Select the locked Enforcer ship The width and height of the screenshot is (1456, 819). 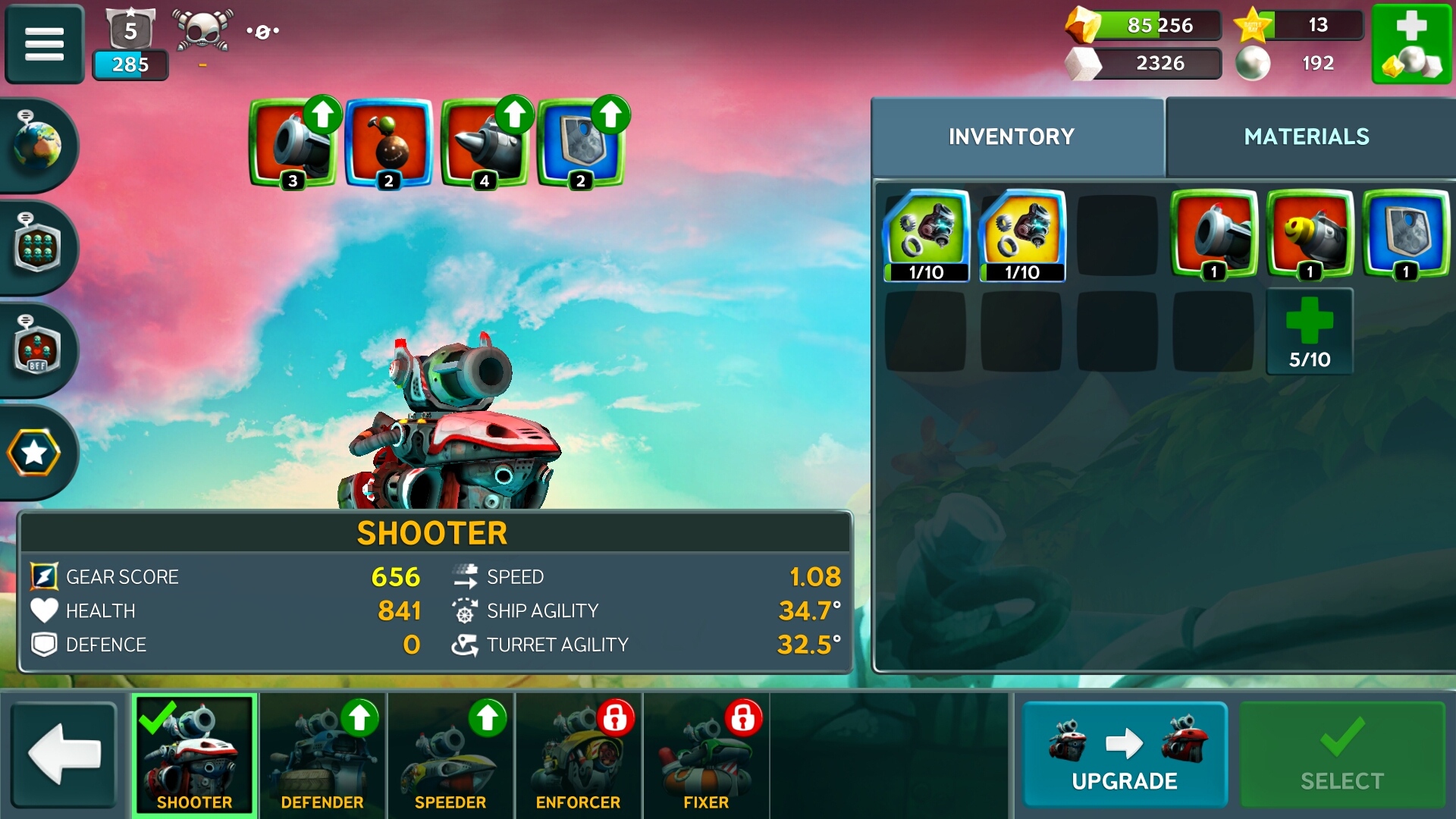click(578, 755)
